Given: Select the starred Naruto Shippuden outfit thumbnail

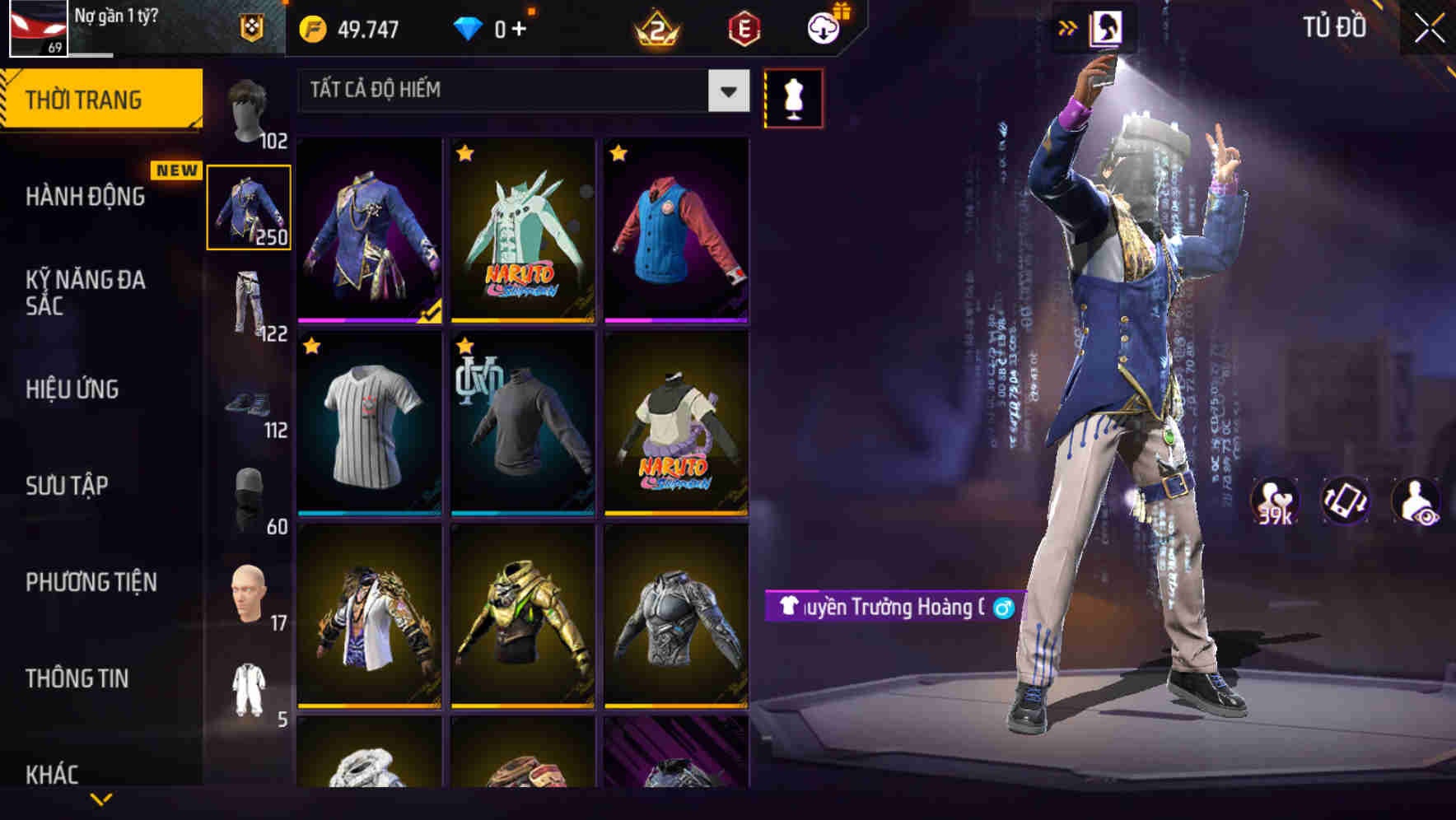Looking at the screenshot, I should coord(522,230).
